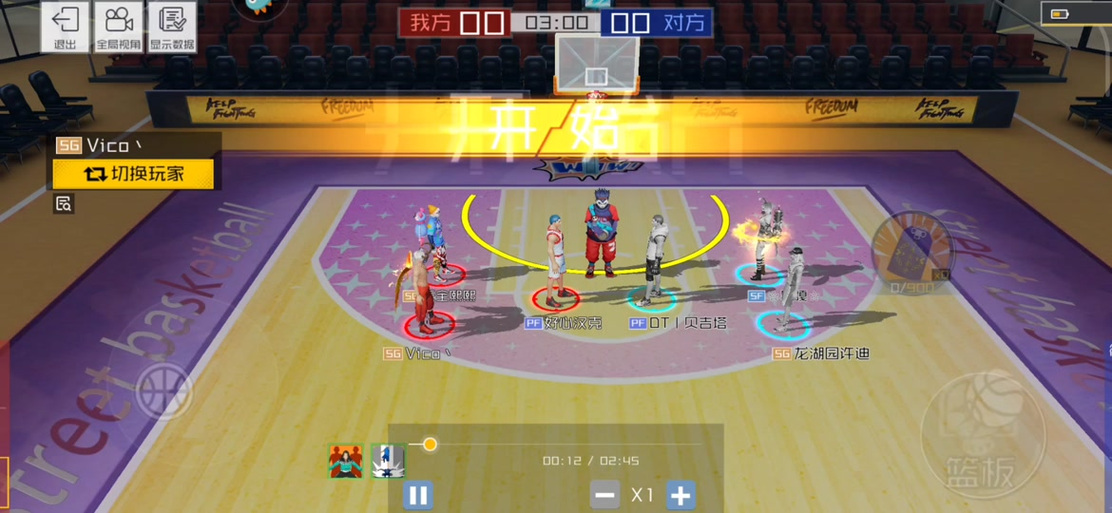
Task: Exit the replay with the 退出 button
Action: pos(65,27)
